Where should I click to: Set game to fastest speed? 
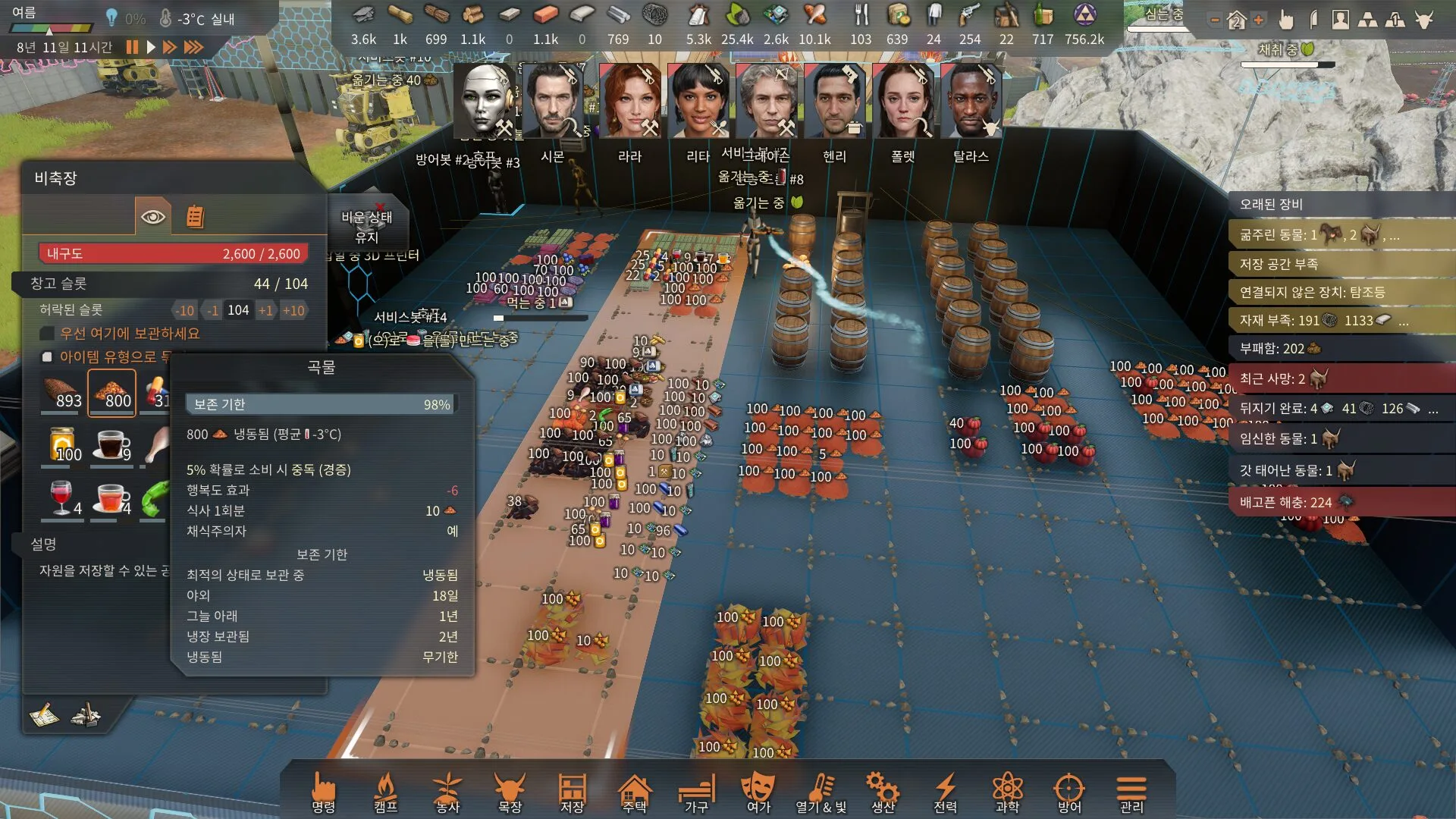[194, 47]
